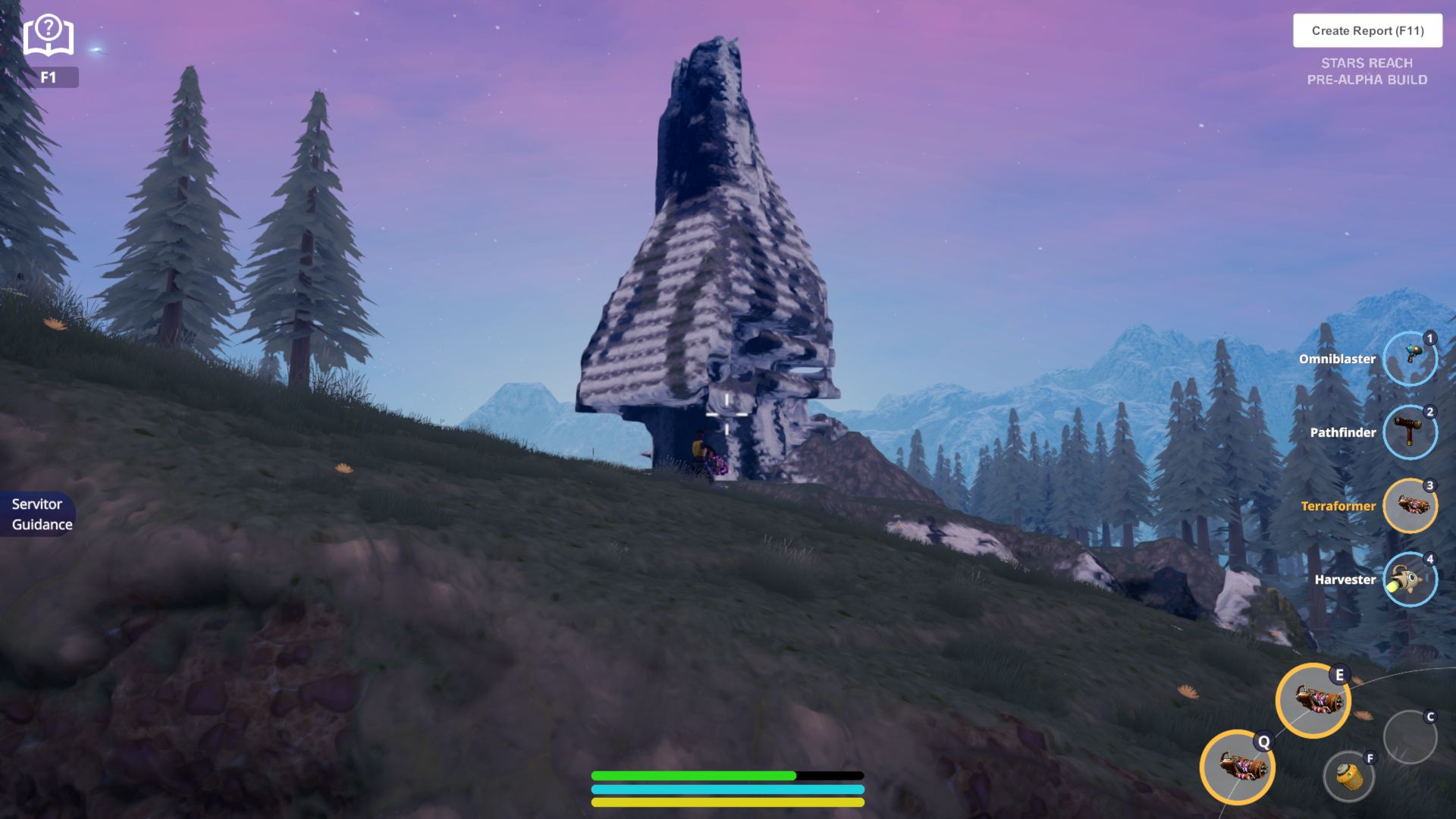
Task: Select the Harvester tool in slot 4
Action: pos(1410,579)
